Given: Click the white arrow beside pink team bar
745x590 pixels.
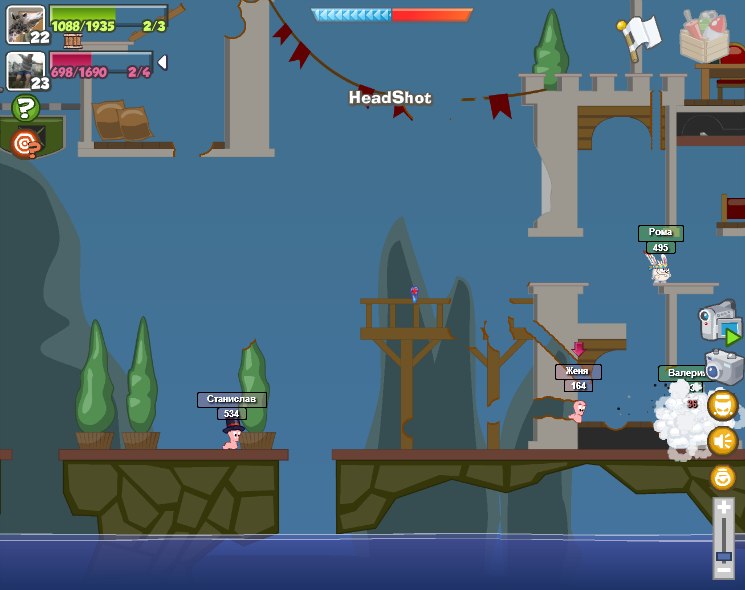Looking at the screenshot, I should click(162, 63).
